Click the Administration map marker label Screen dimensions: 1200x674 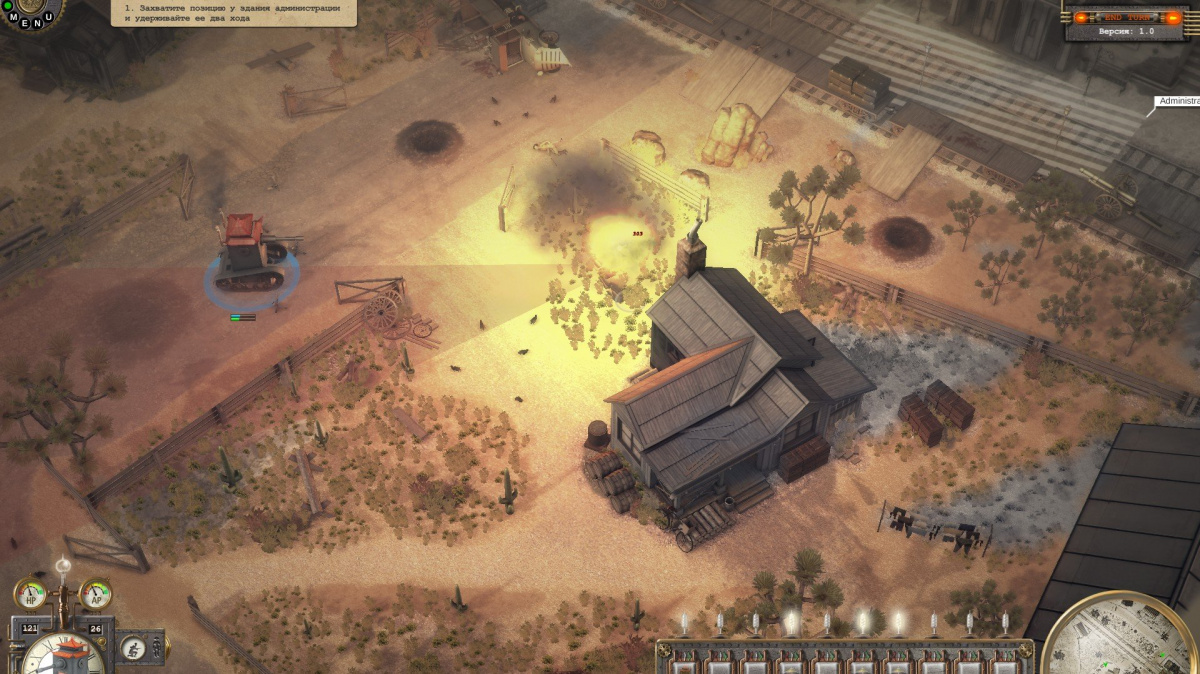(x=1179, y=101)
